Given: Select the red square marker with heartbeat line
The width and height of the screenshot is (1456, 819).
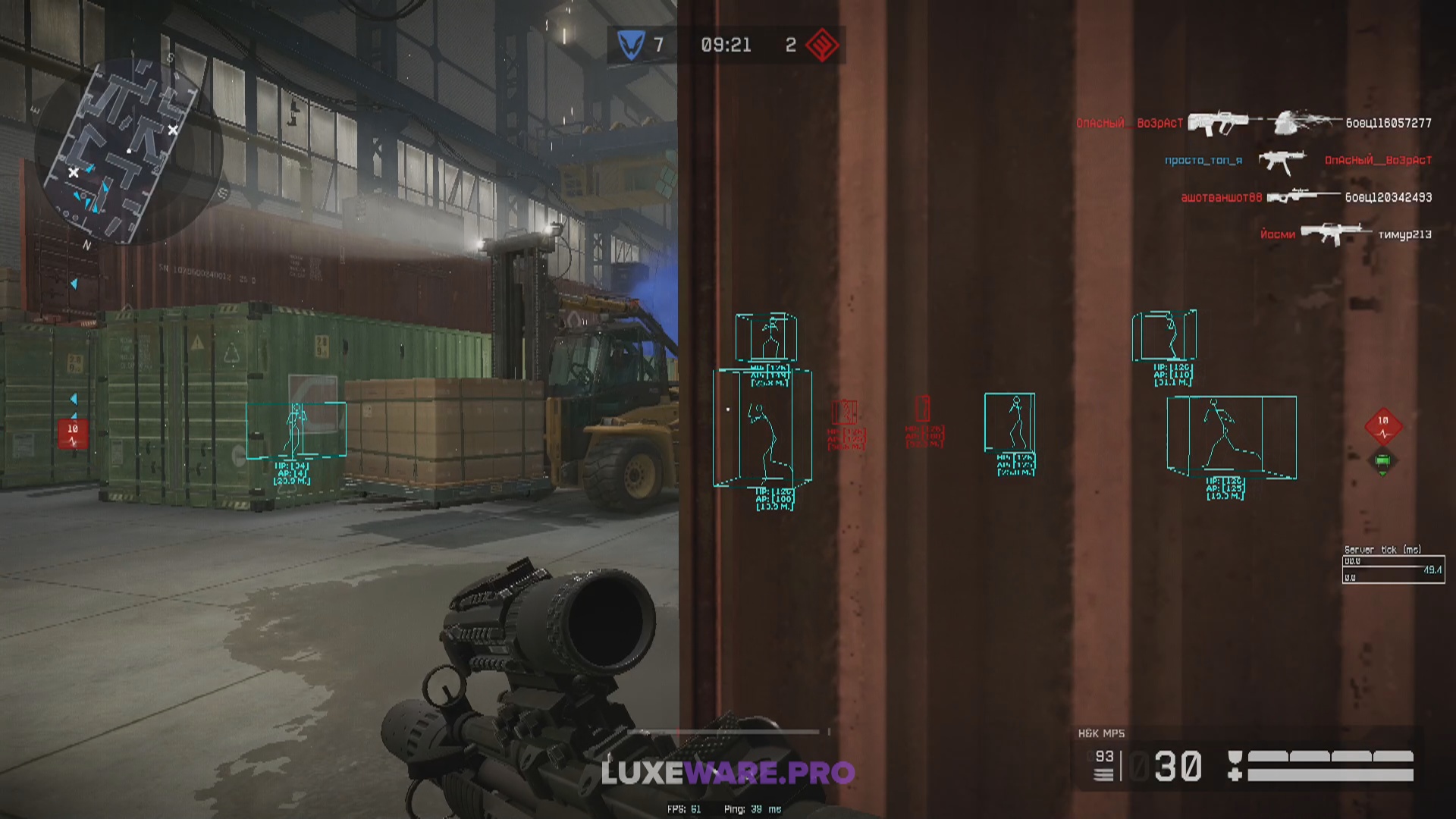Looking at the screenshot, I should click(73, 434).
